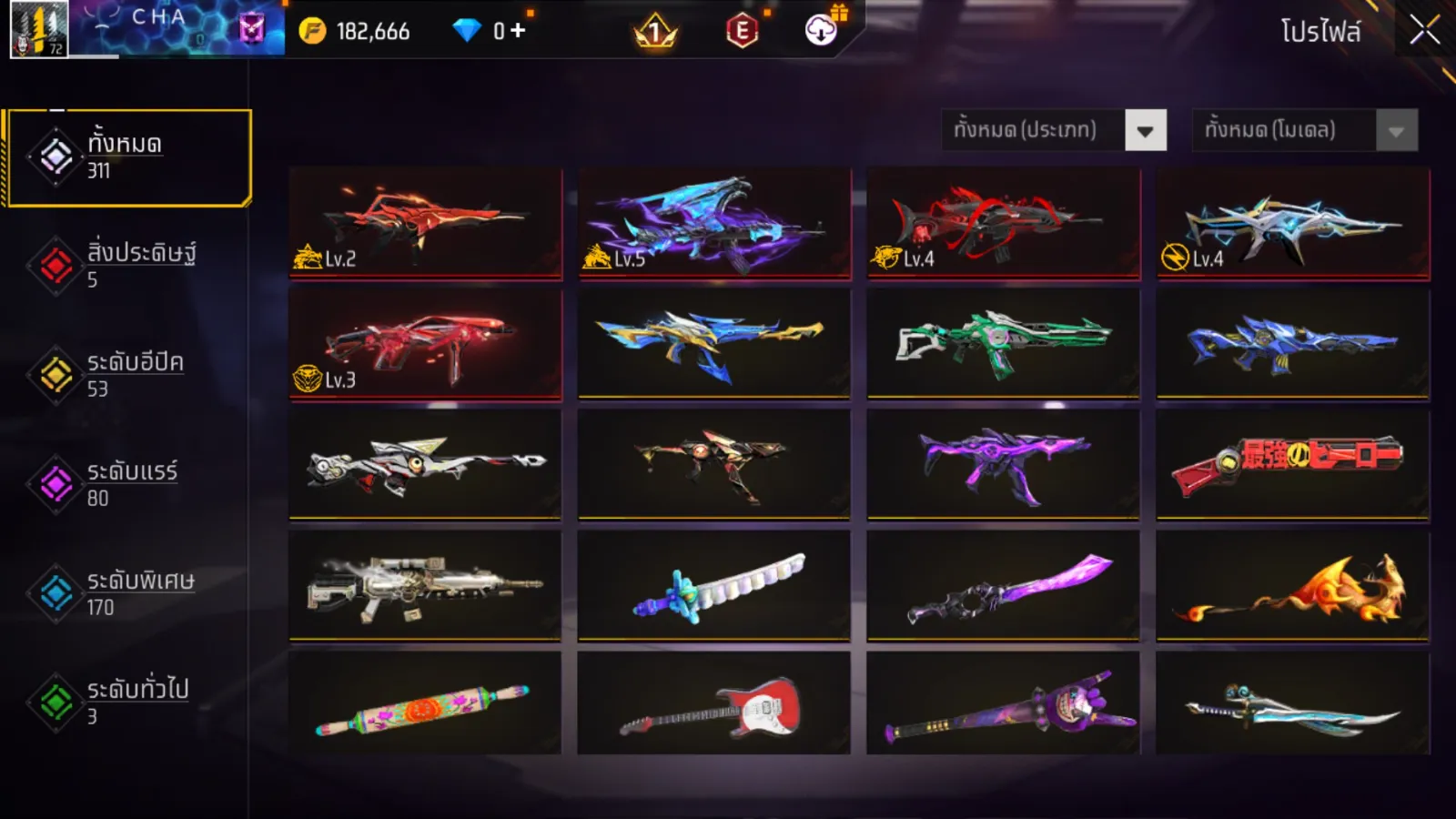Open the download cloud icon with gift
This screenshot has height=819, width=1456.
(822, 30)
